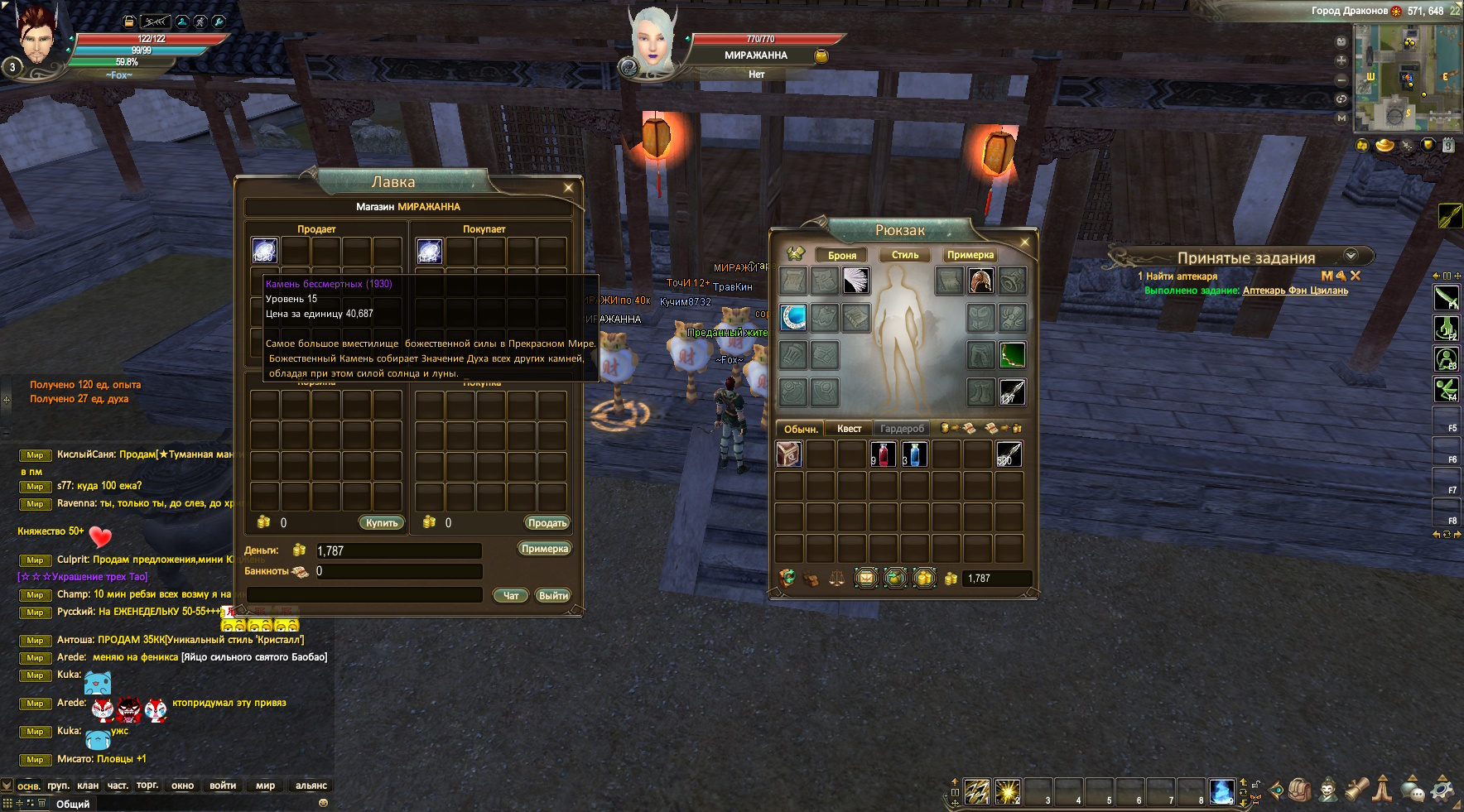This screenshot has width=1464, height=812.
Task: Click the Купить button
Action: click(x=382, y=522)
